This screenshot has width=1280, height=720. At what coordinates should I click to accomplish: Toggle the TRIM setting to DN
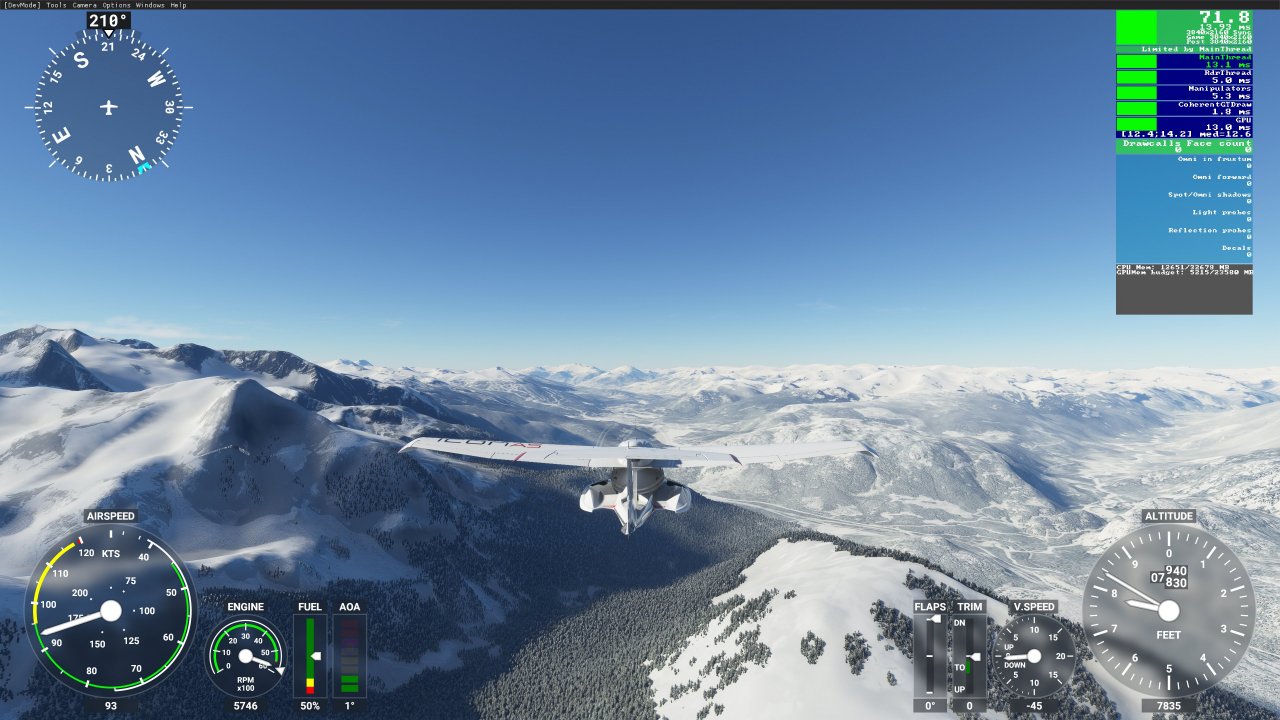(x=962, y=622)
